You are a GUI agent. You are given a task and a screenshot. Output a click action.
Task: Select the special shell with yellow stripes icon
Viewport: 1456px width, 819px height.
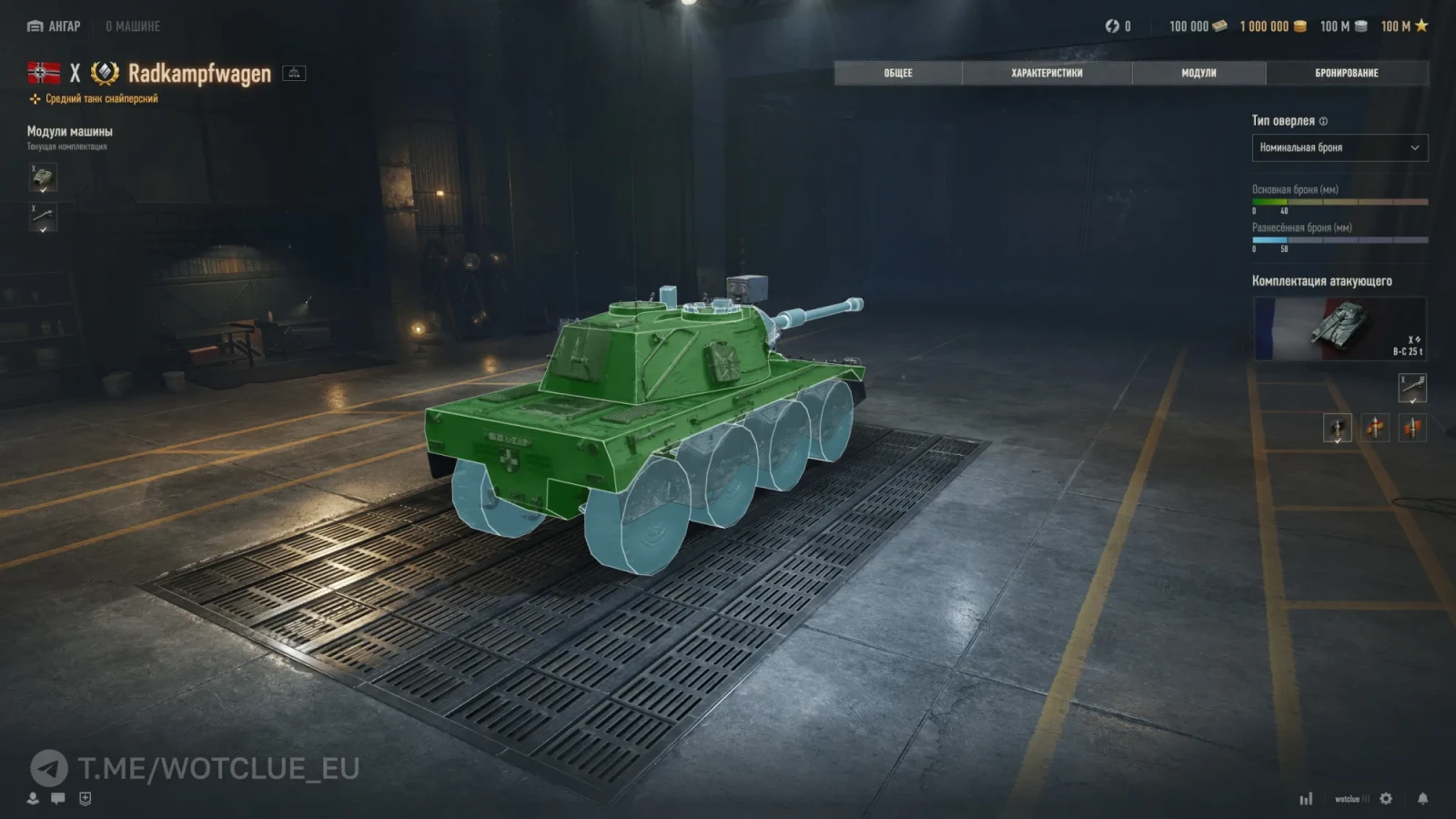(1376, 428)
